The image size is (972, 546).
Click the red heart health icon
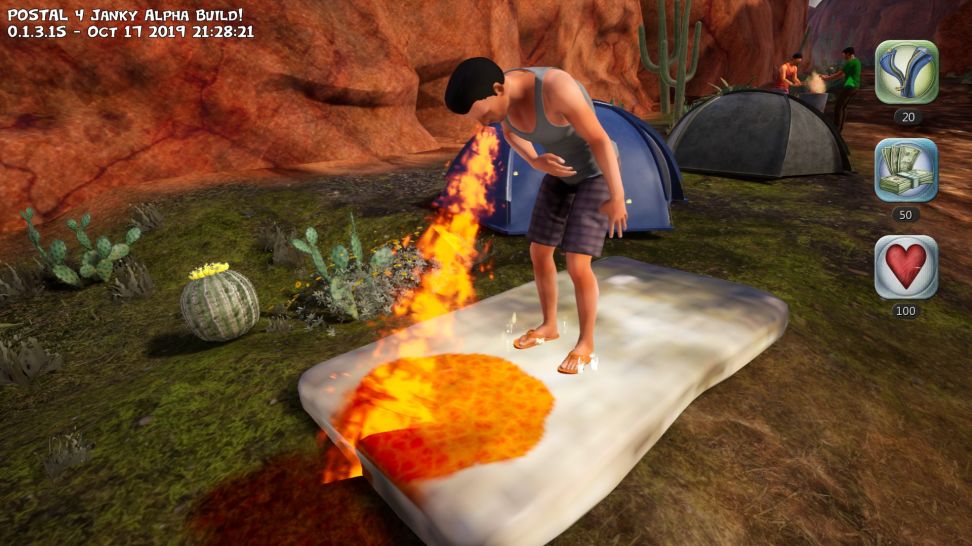tap(906, 267)
